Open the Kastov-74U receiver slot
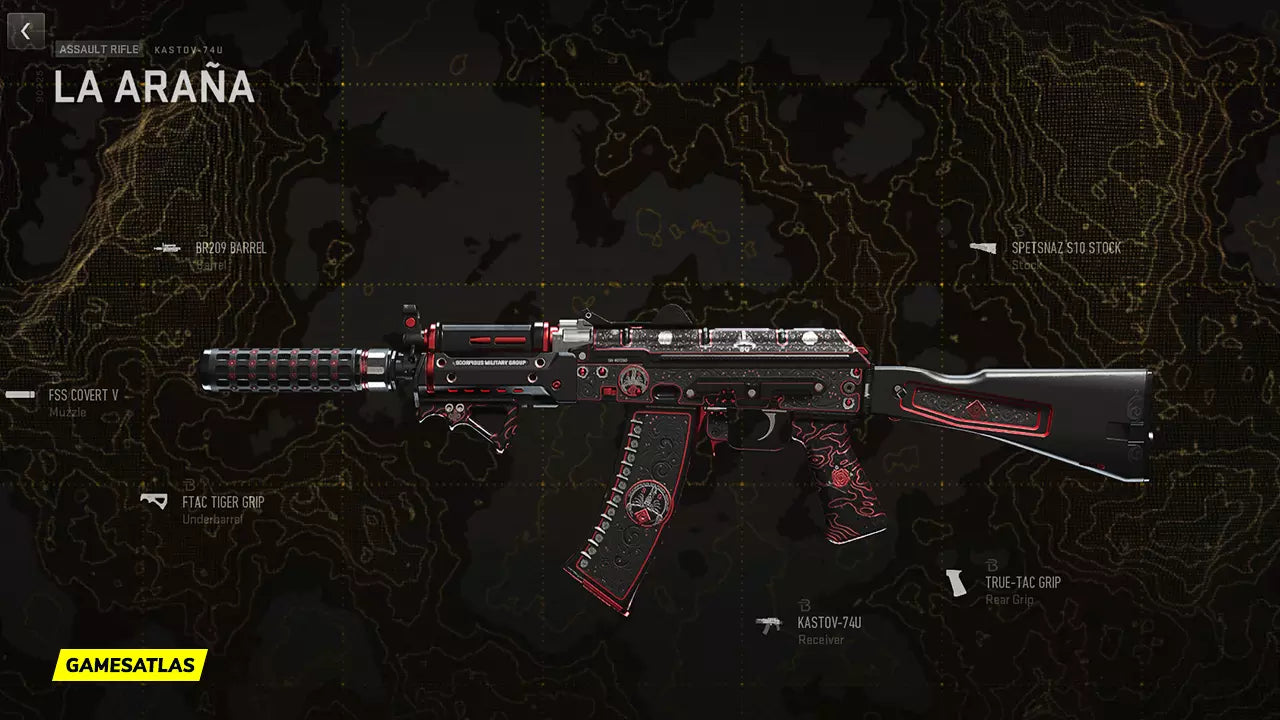1280x720 pixels. [x=828, y=623]
